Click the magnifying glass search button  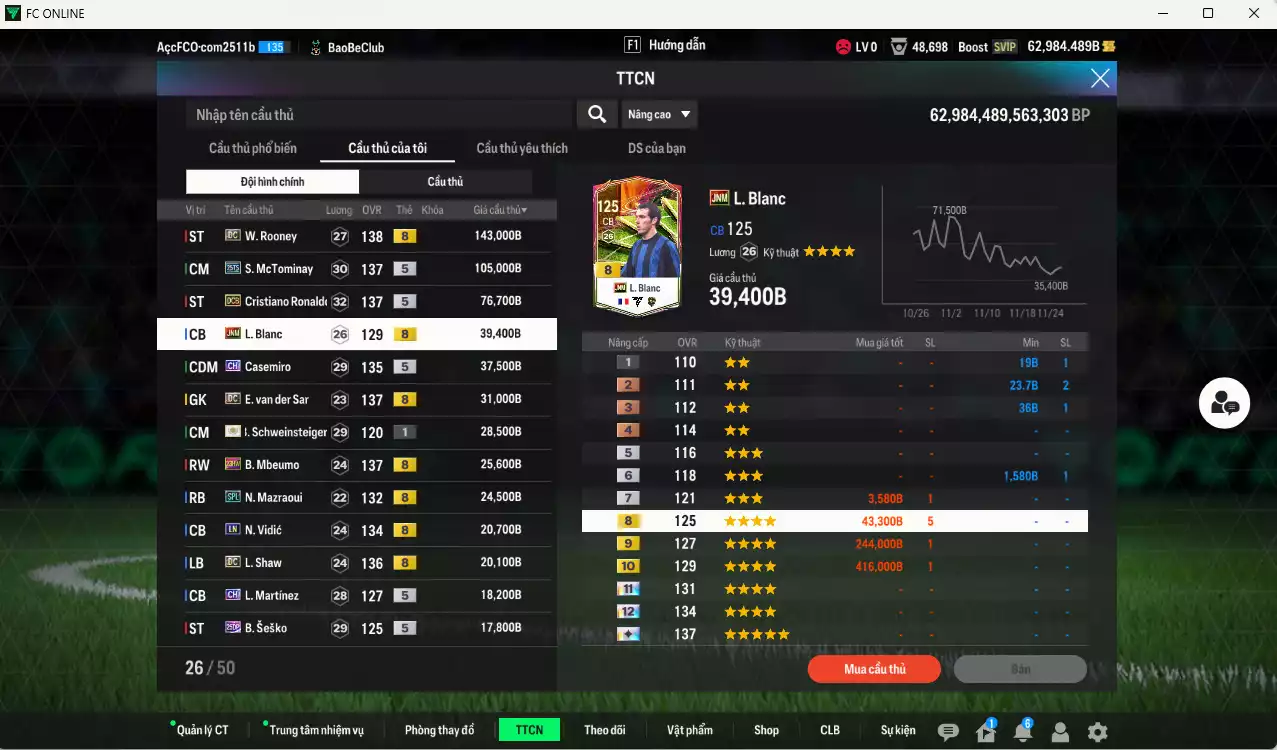tap(597, 115)
